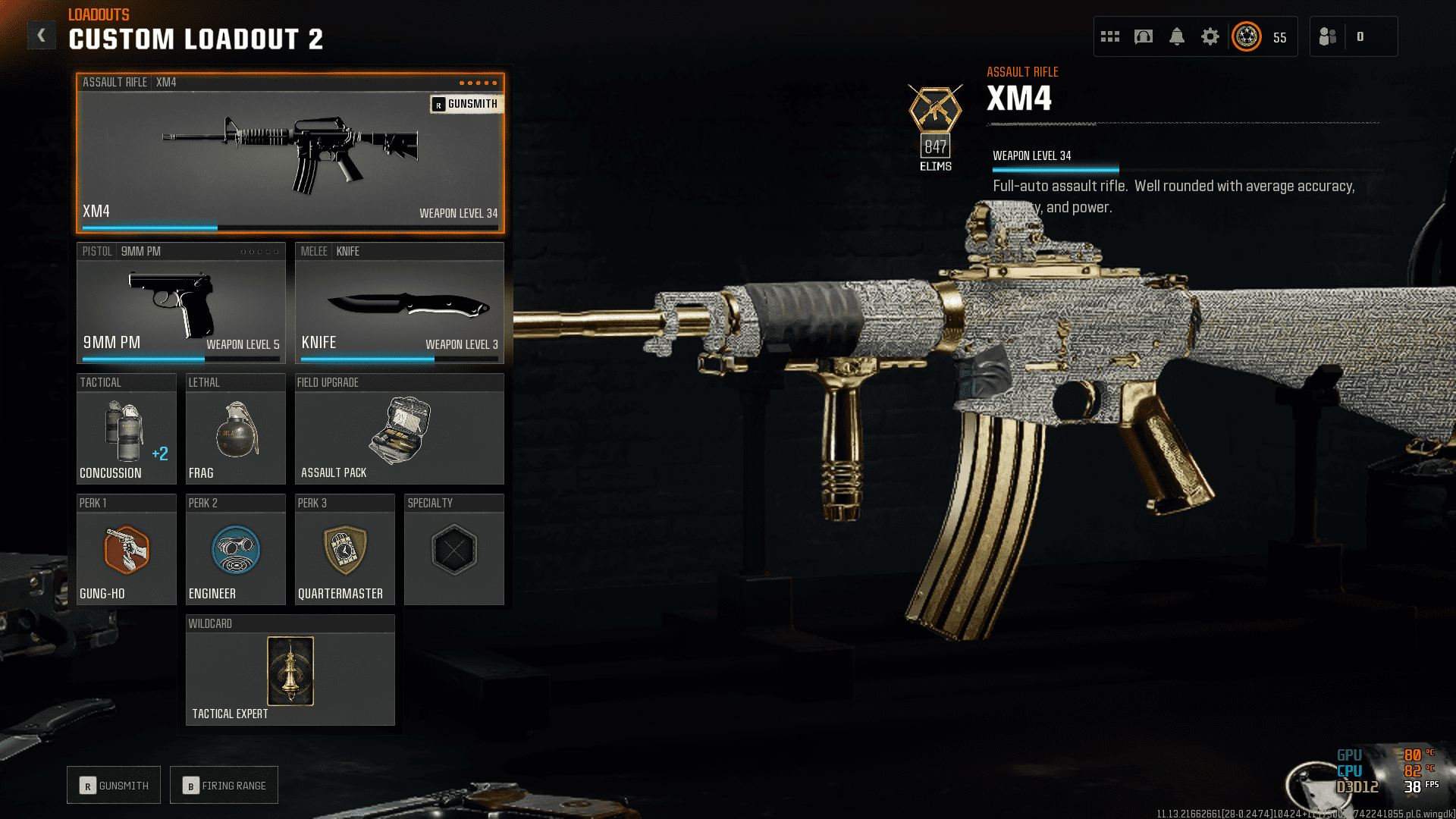
Task: Open the Concussion tactical slot
Action: [x=126, y=429]
